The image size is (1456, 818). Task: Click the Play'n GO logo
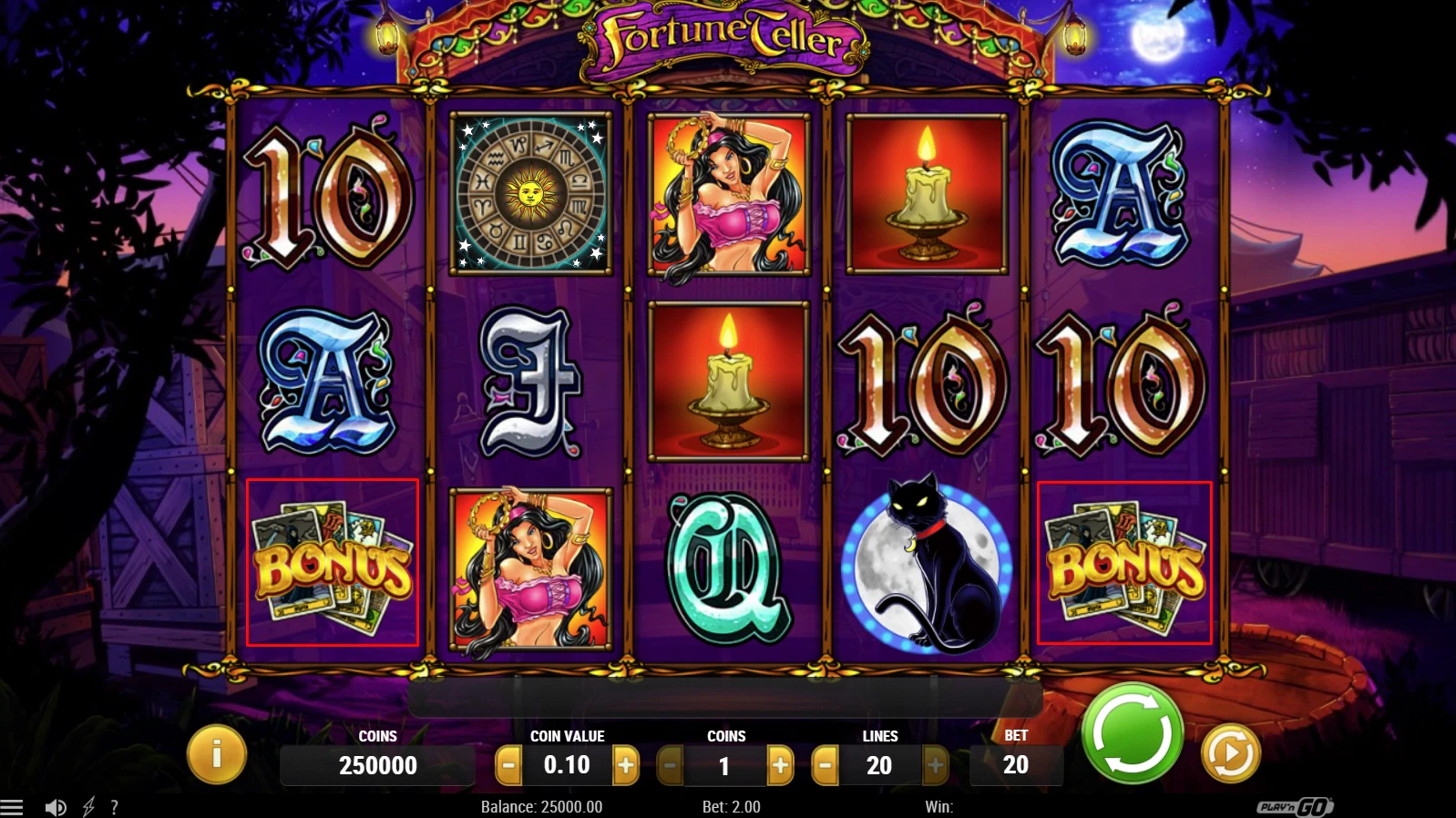tap(1296, 807)
